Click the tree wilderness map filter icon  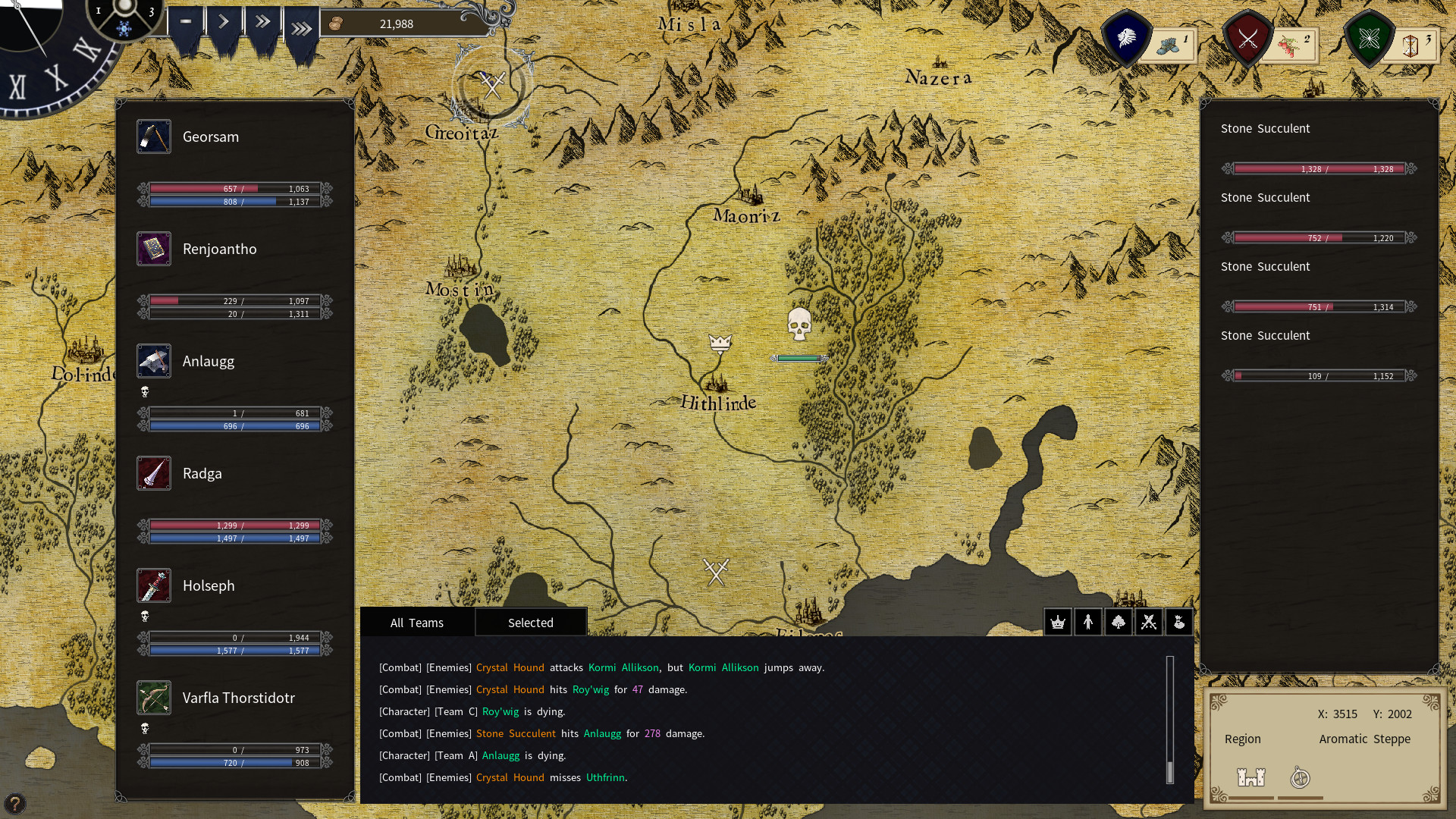[1119, 622]
